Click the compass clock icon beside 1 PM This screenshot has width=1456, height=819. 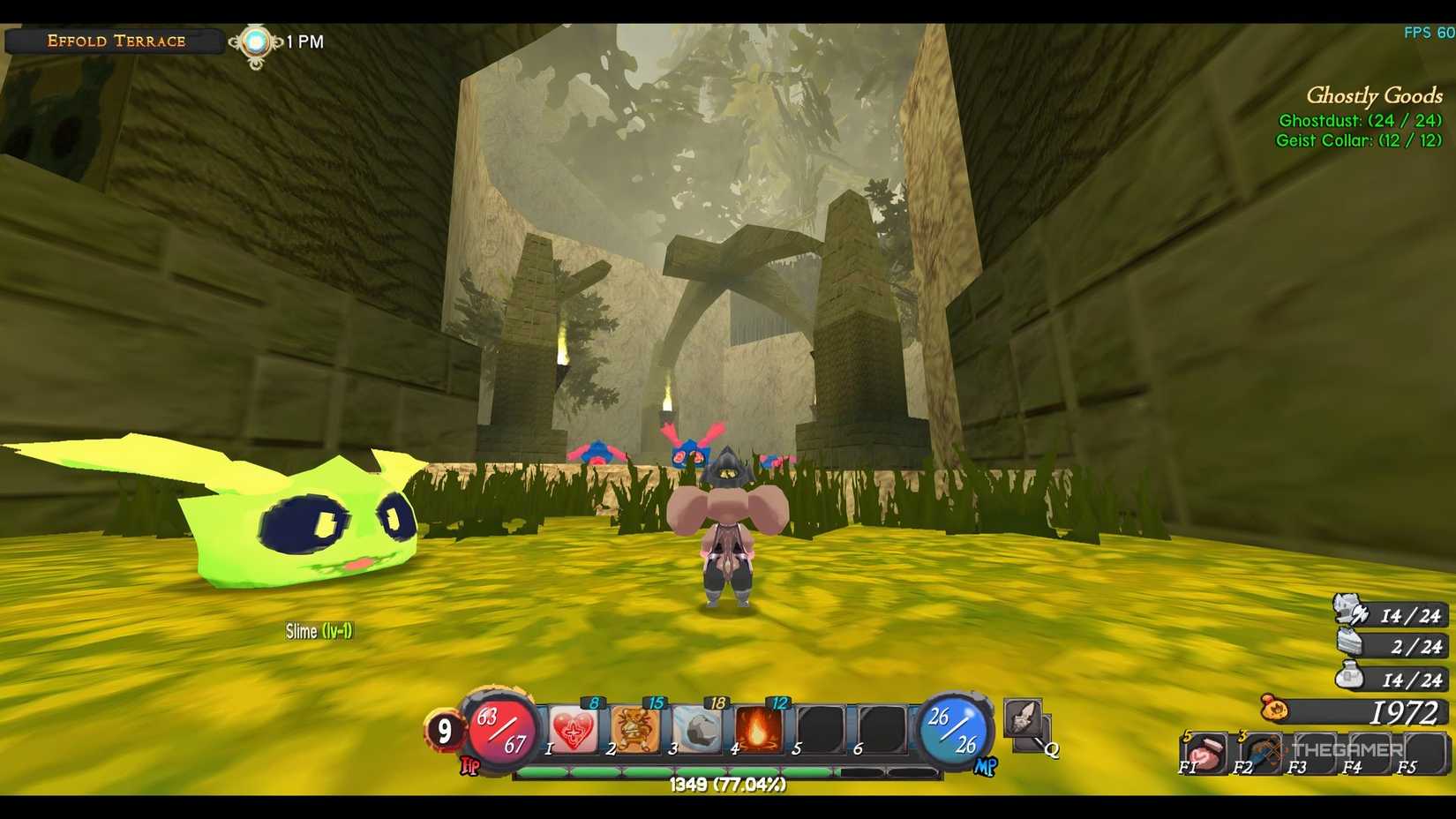pos(256,40)
